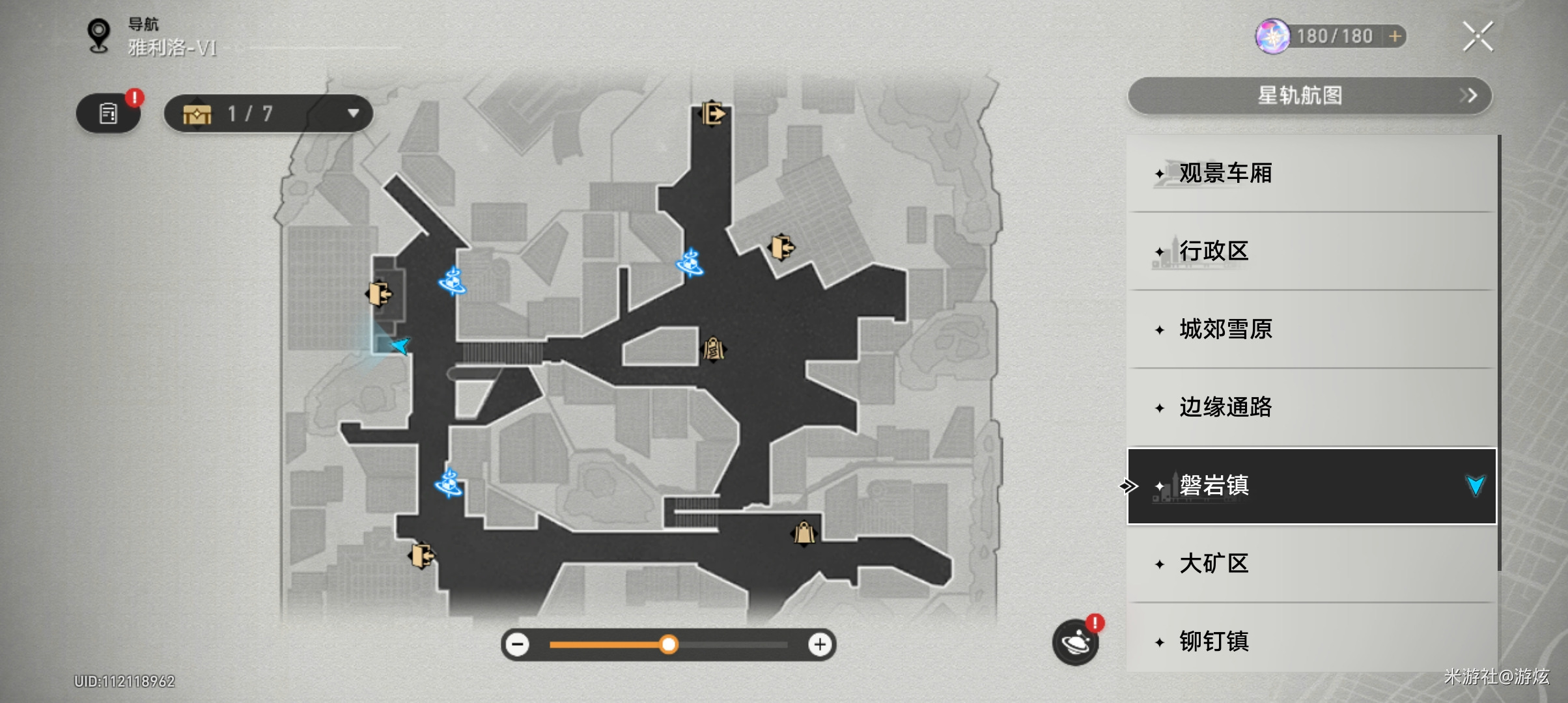Select the shop bag marker near bottom stairs

click(804, 533)
